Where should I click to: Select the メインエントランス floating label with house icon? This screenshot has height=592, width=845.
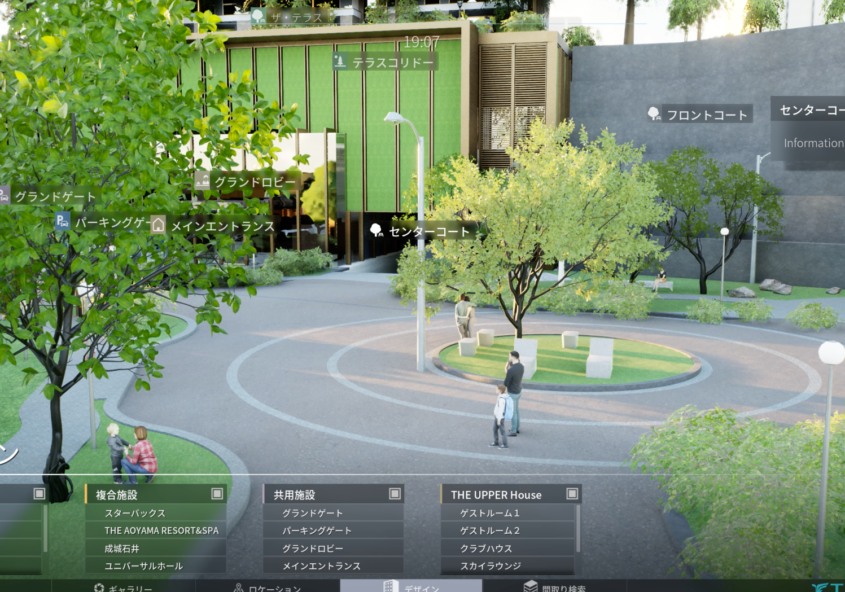click(213, 226)
